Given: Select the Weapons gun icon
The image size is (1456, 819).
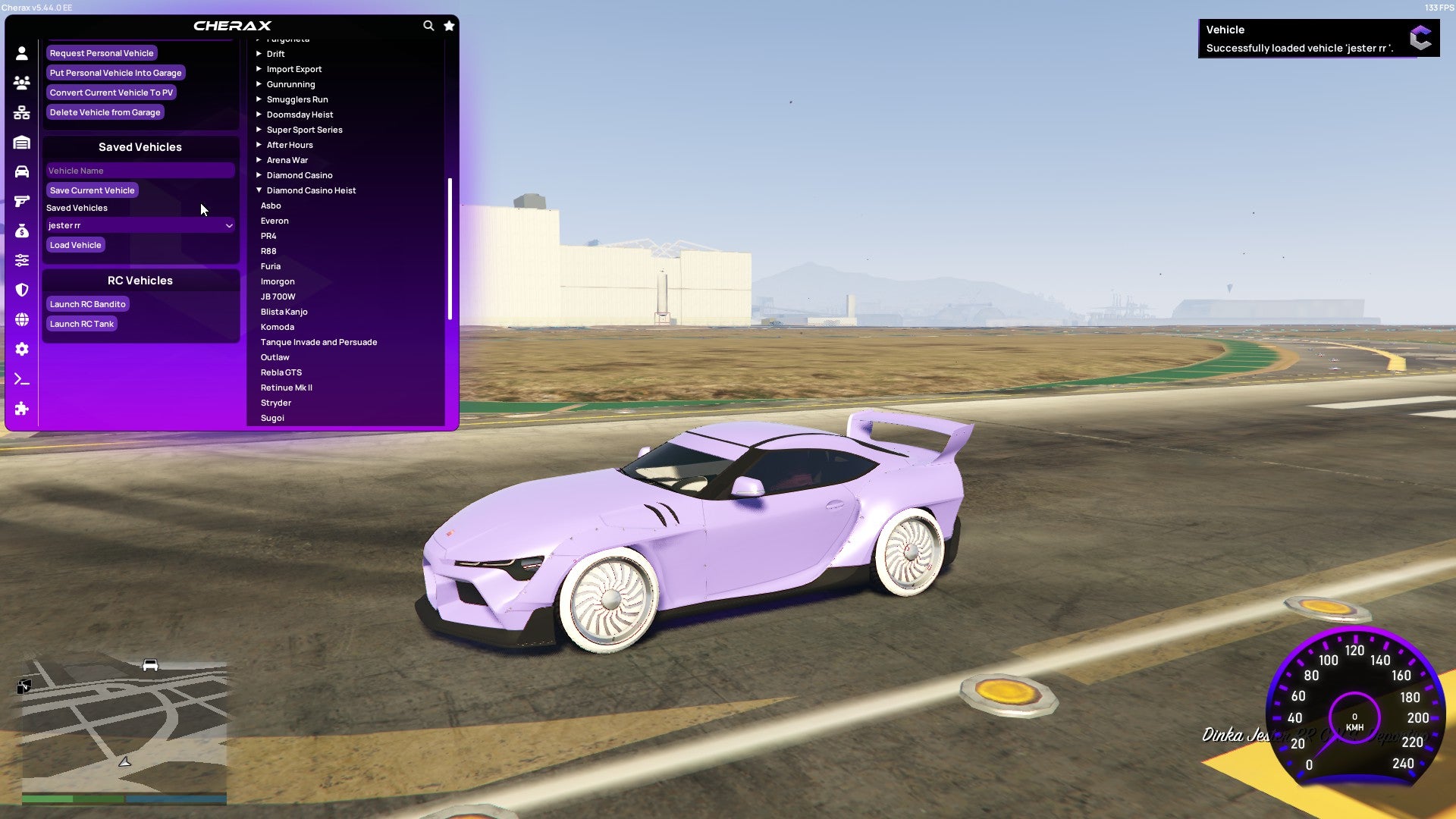Looking at the screenshot, I should tap(22, 201).
